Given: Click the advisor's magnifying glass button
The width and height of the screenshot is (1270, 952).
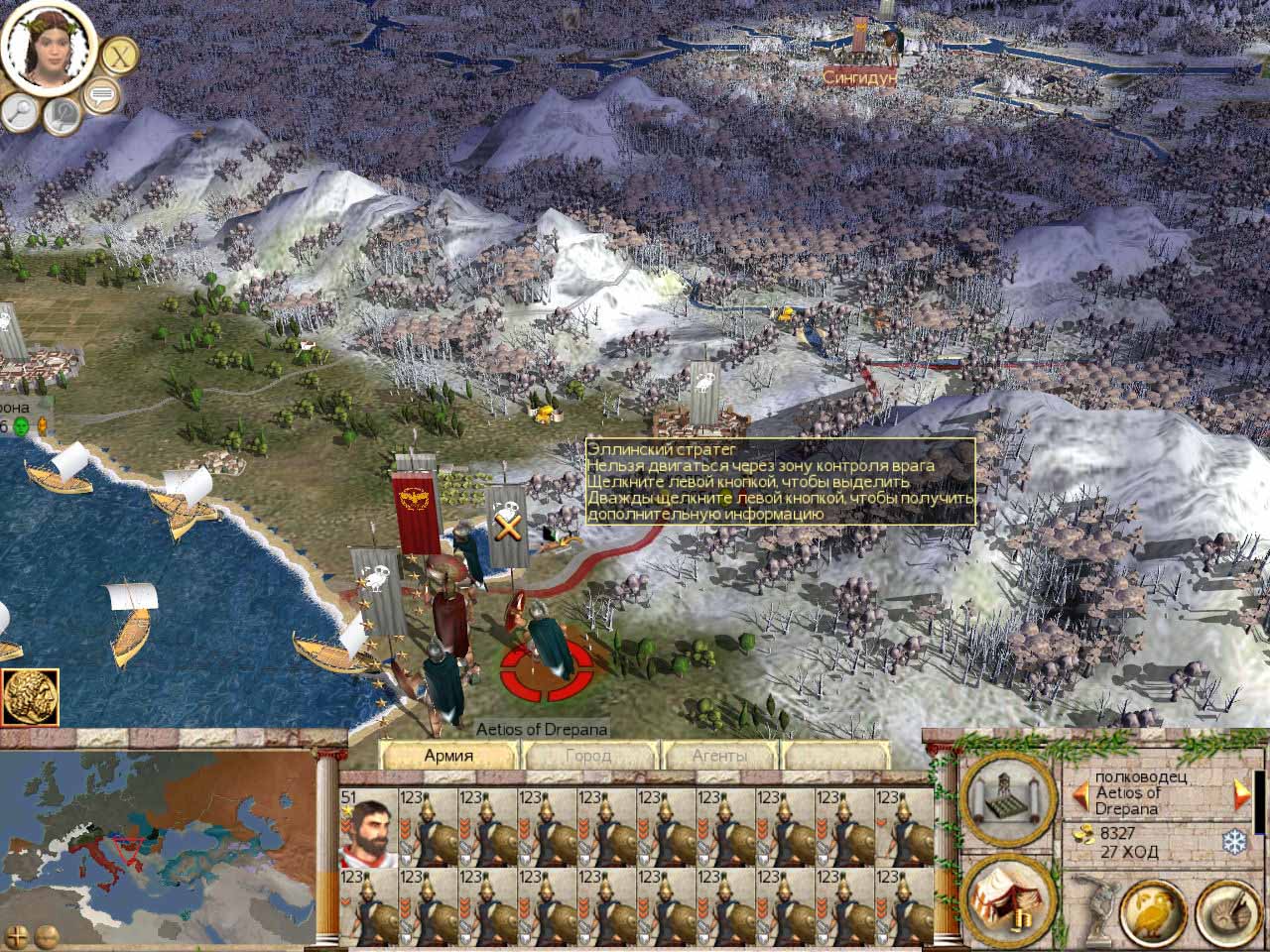Looking at the screenshot, I should [19, 113].
